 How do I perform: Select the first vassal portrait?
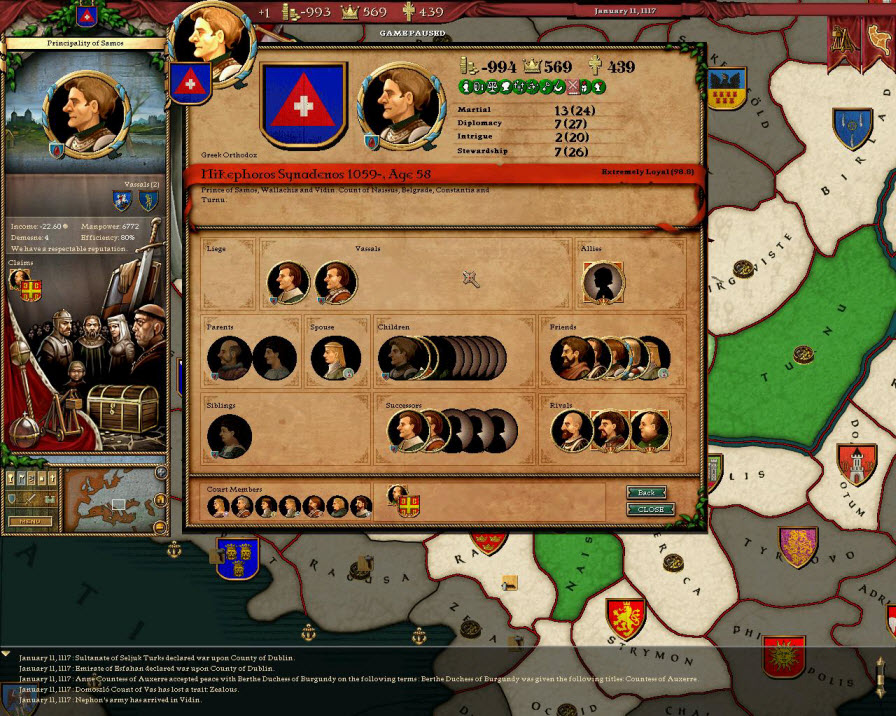coord(288,283)
